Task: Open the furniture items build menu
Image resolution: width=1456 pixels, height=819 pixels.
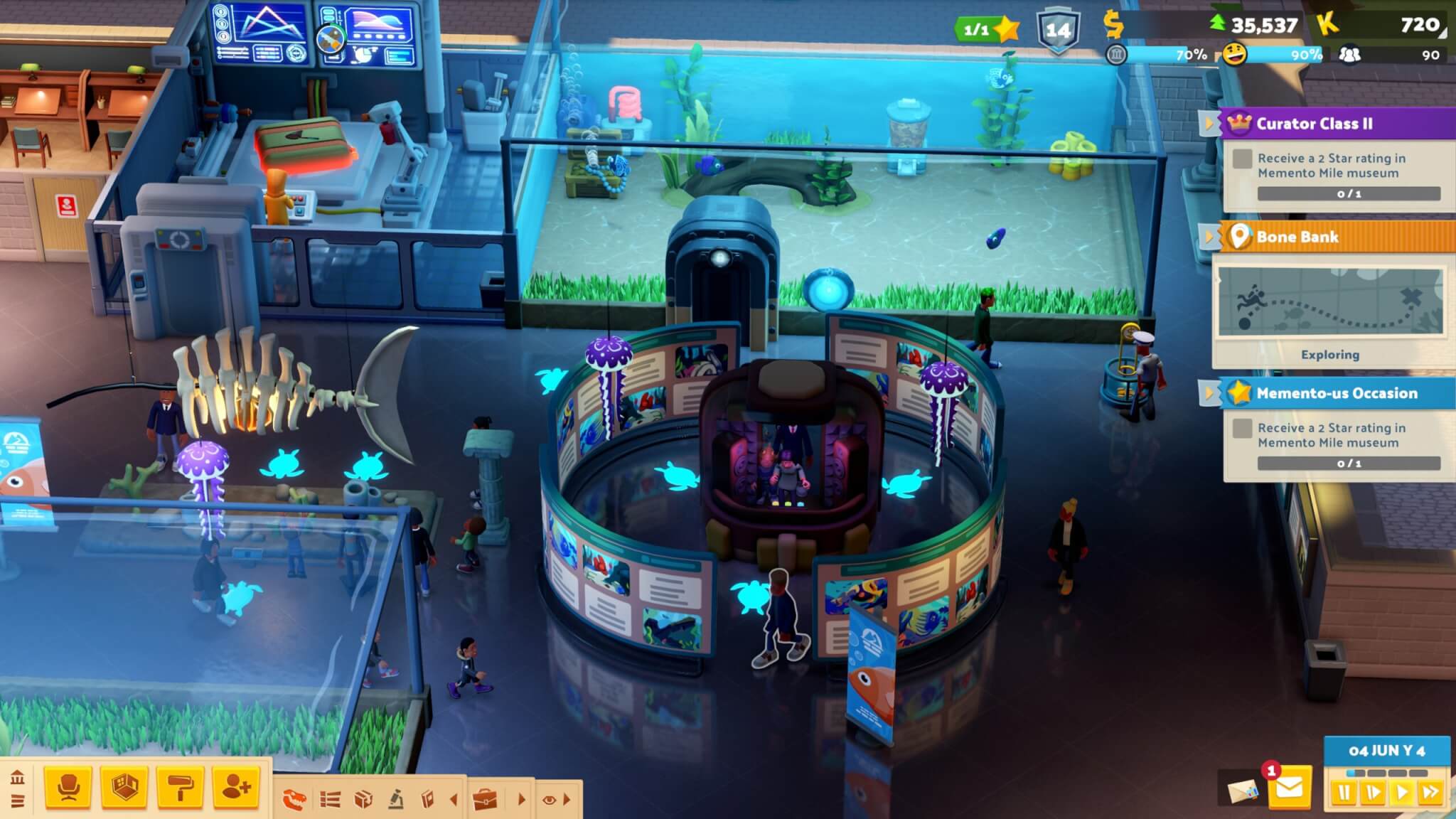Action: [x=68, y=788]
